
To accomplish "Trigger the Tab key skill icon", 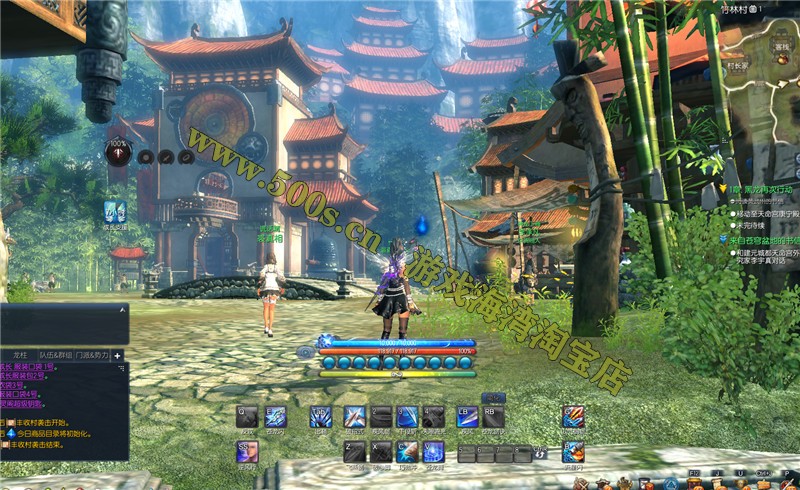I will [x=320, y=417].
